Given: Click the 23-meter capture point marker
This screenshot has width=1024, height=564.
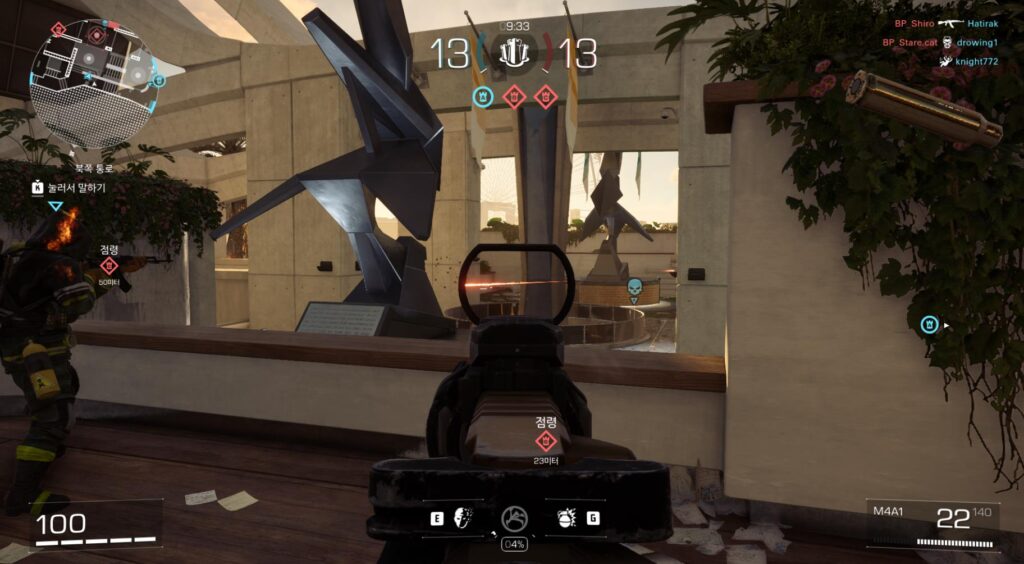Looking at the screenshot, I should pos(546,440).
